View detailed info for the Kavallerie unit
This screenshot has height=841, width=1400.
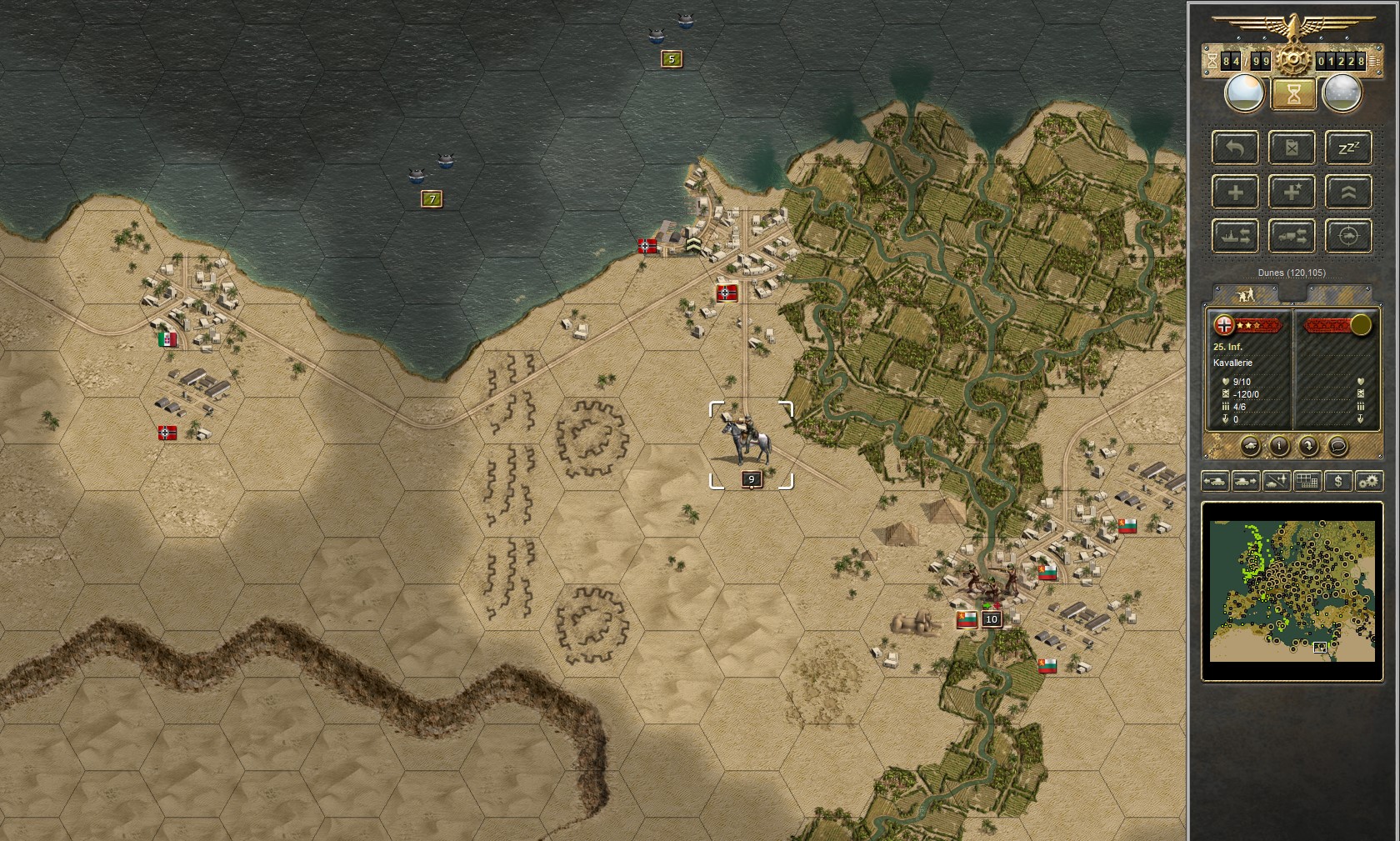click(1279, 446)
